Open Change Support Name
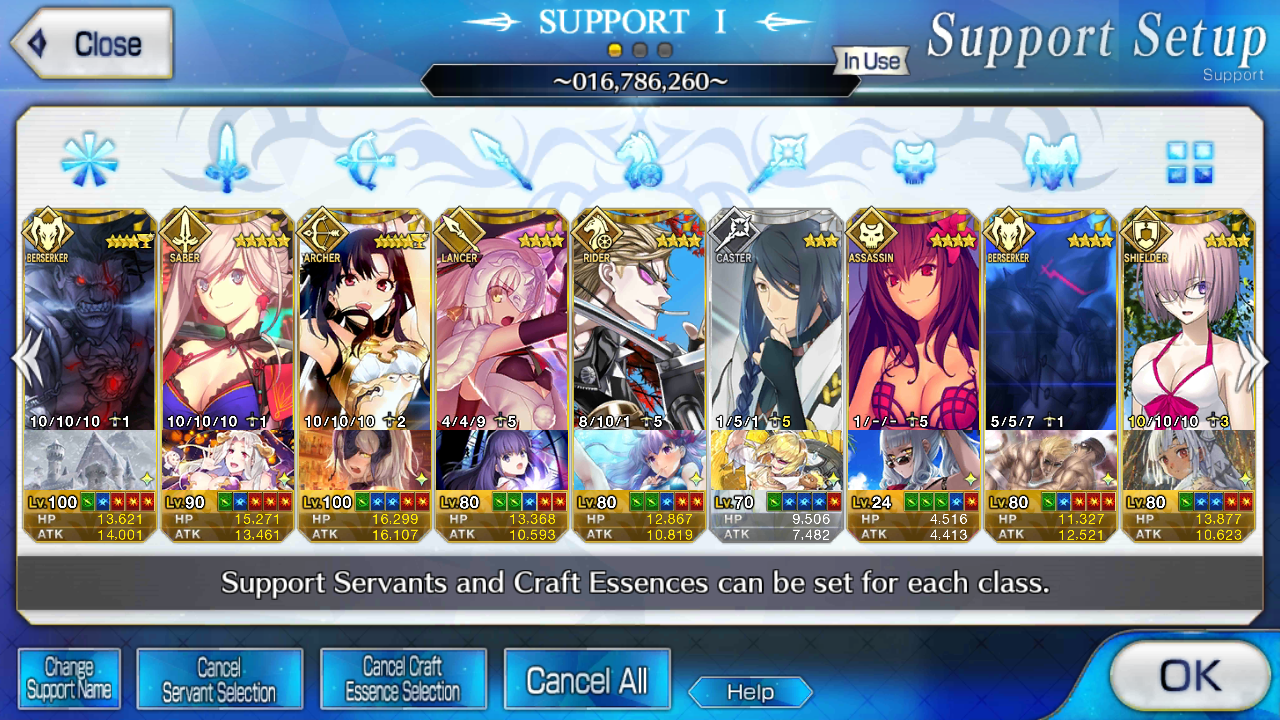Image resolution: width=1280 pixels, height=720 pixels. 69,679
